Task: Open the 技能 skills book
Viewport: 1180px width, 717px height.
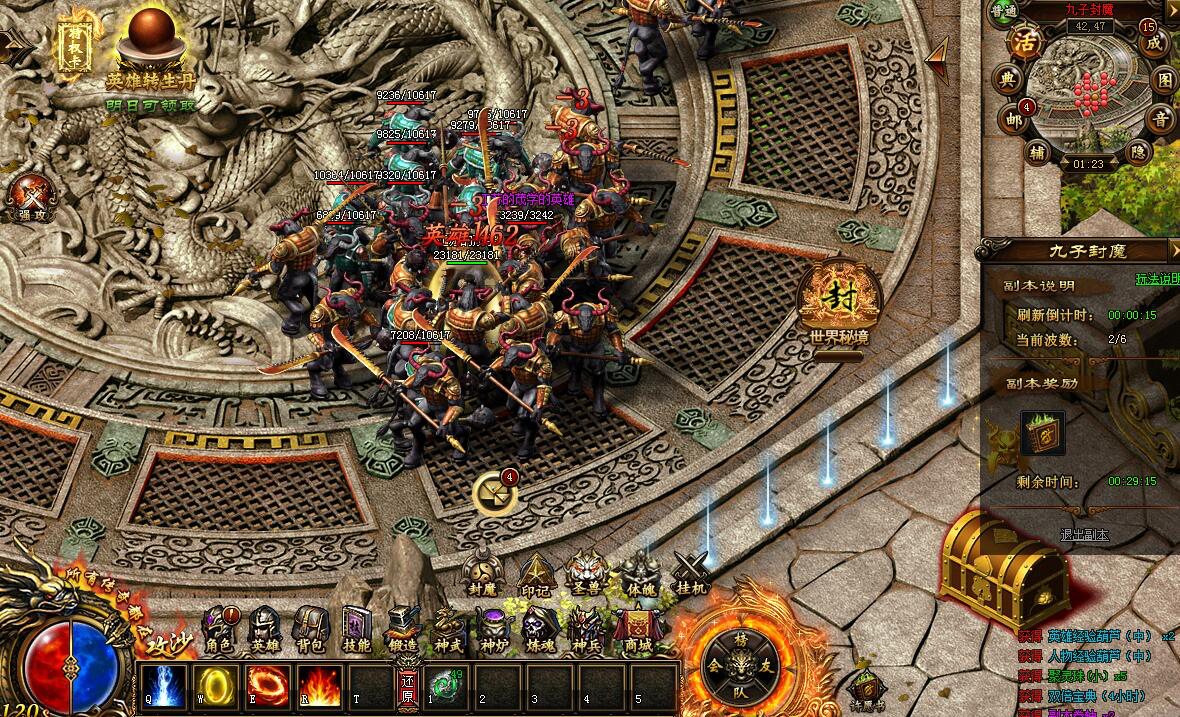Action: pyautogui.click(x=356, y=630)
